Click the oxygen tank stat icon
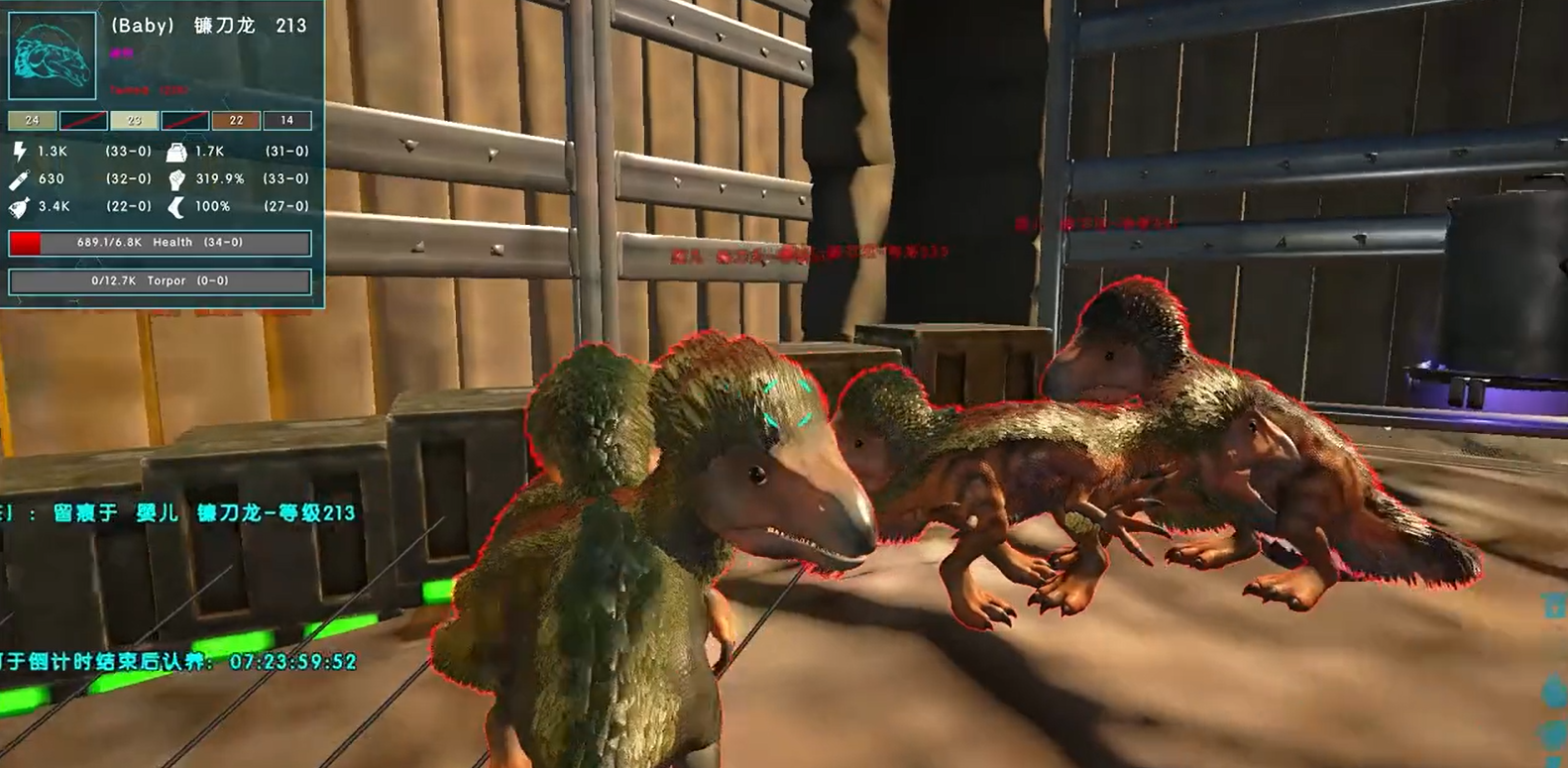 (x=20, y=179)
